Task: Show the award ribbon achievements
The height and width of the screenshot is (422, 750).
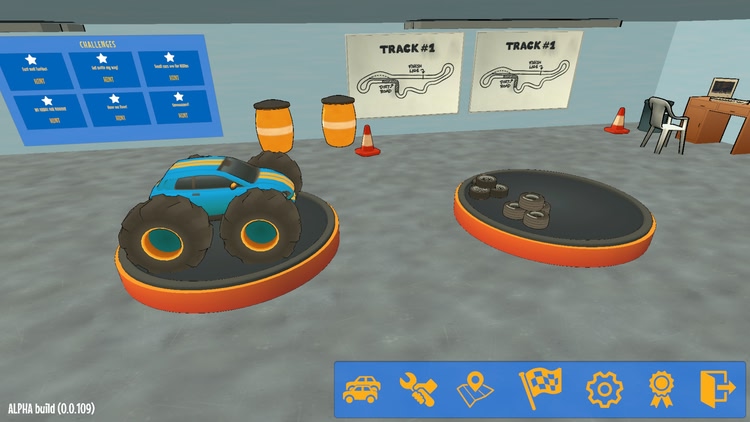Action: pyautogui.click(x=661, y=388)
